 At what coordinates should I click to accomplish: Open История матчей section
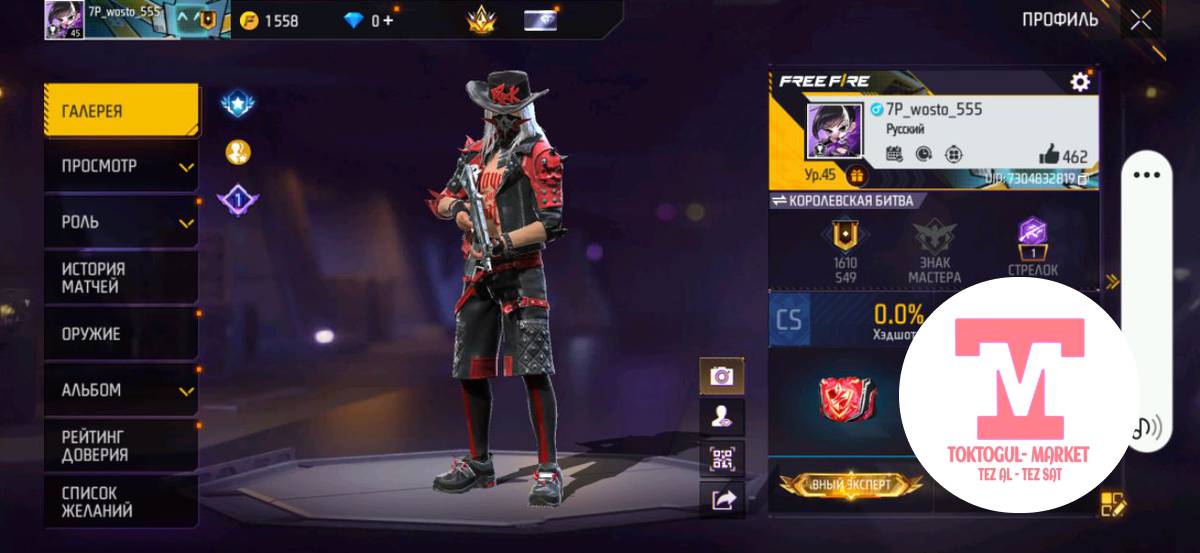pos(121,278)
